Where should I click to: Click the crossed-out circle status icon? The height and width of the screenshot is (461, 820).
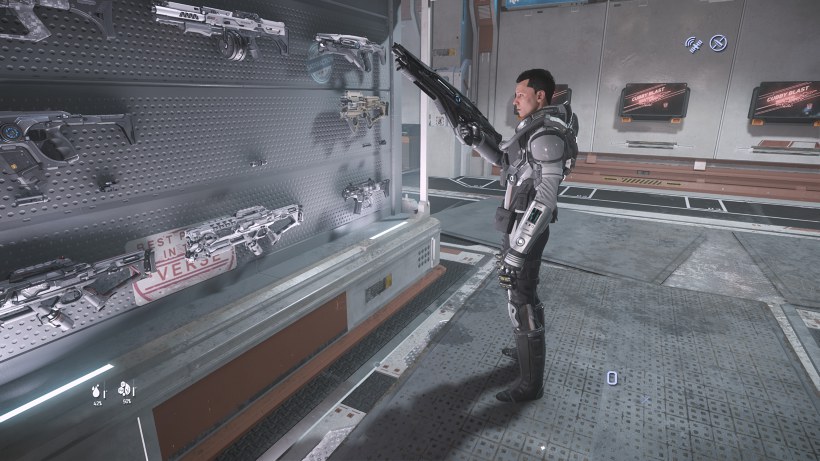[x=718, y=43]
